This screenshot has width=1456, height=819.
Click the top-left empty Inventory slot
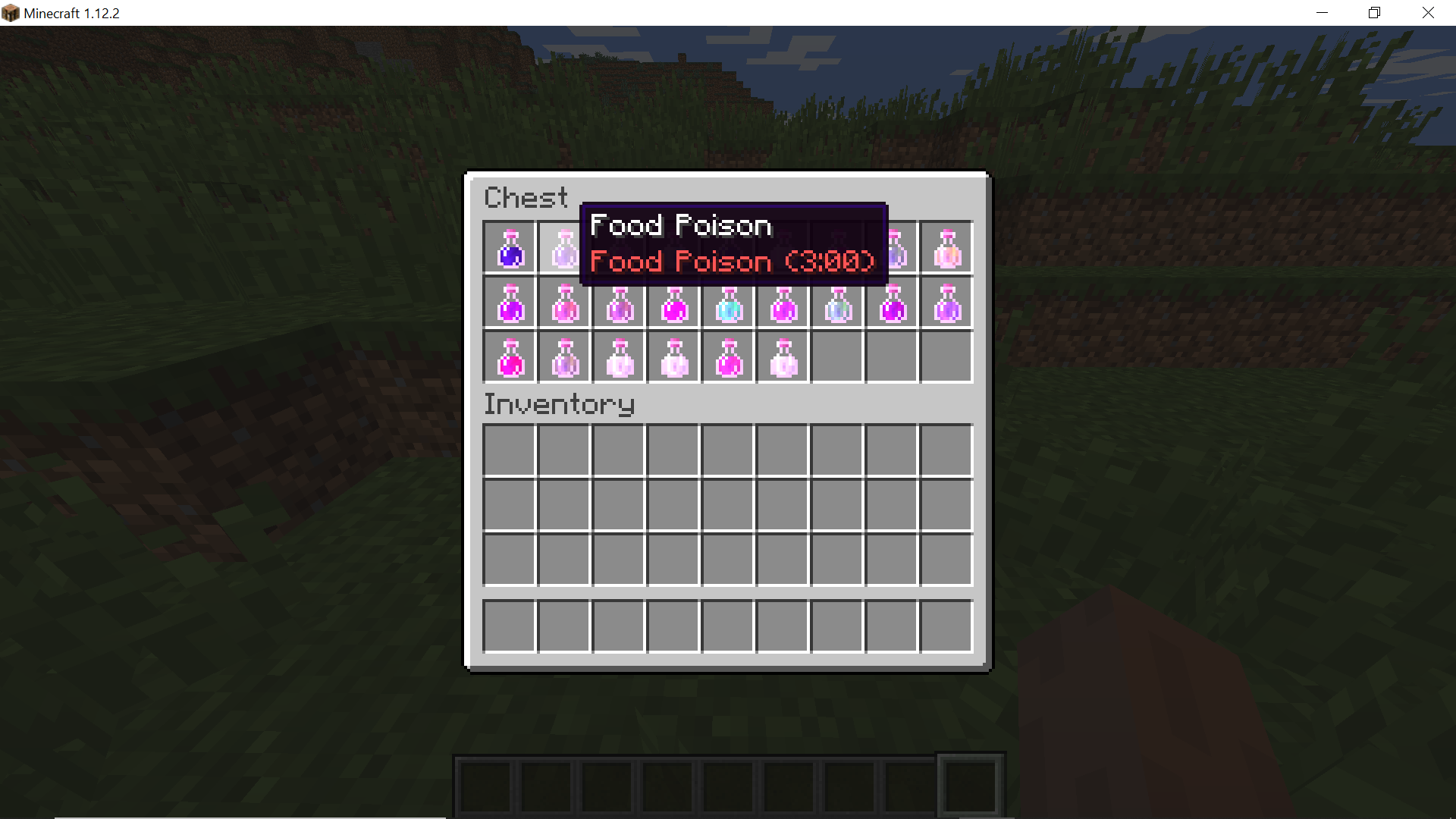509,450
